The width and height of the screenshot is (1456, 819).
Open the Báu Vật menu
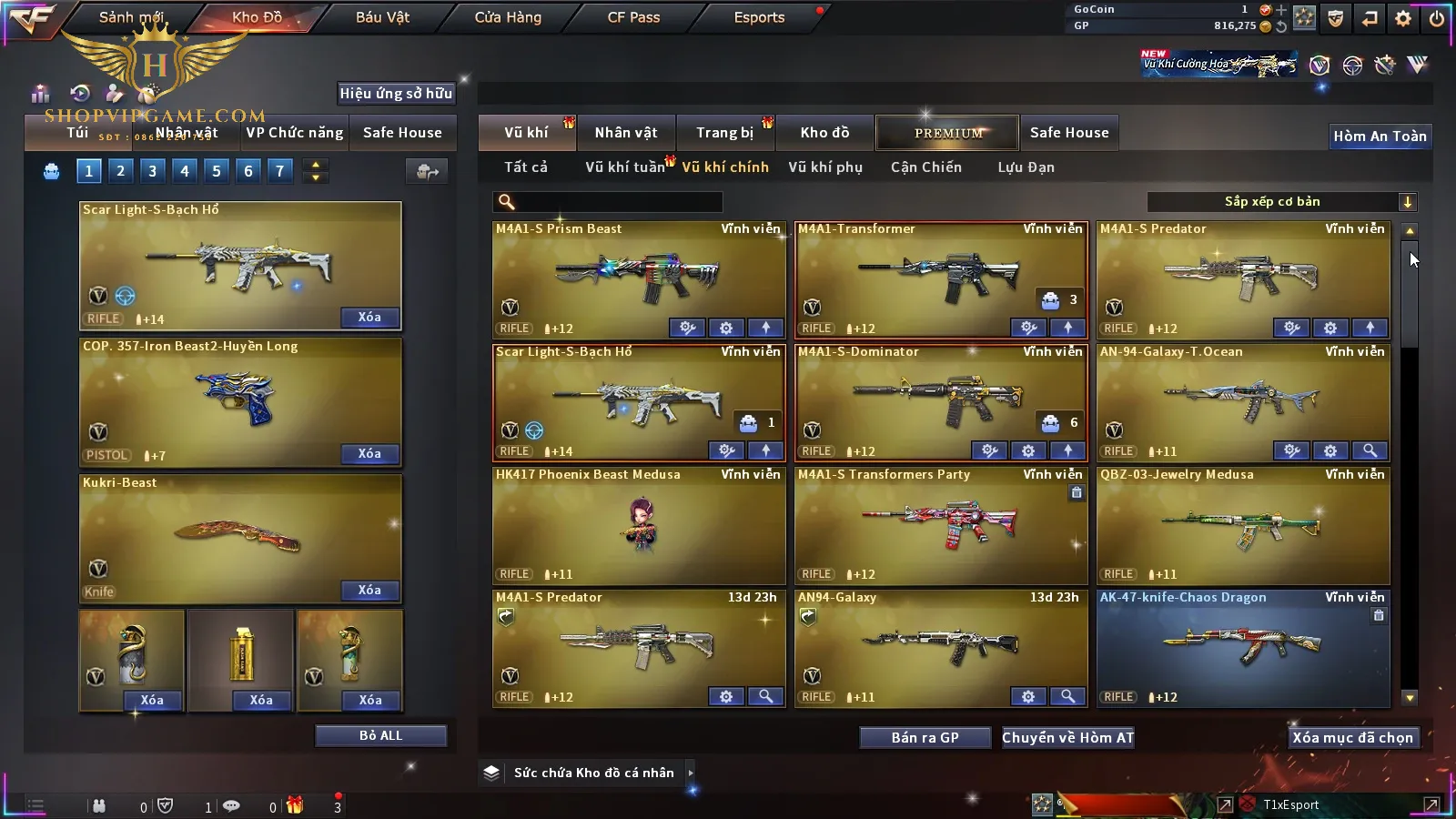tap(382, 17)
